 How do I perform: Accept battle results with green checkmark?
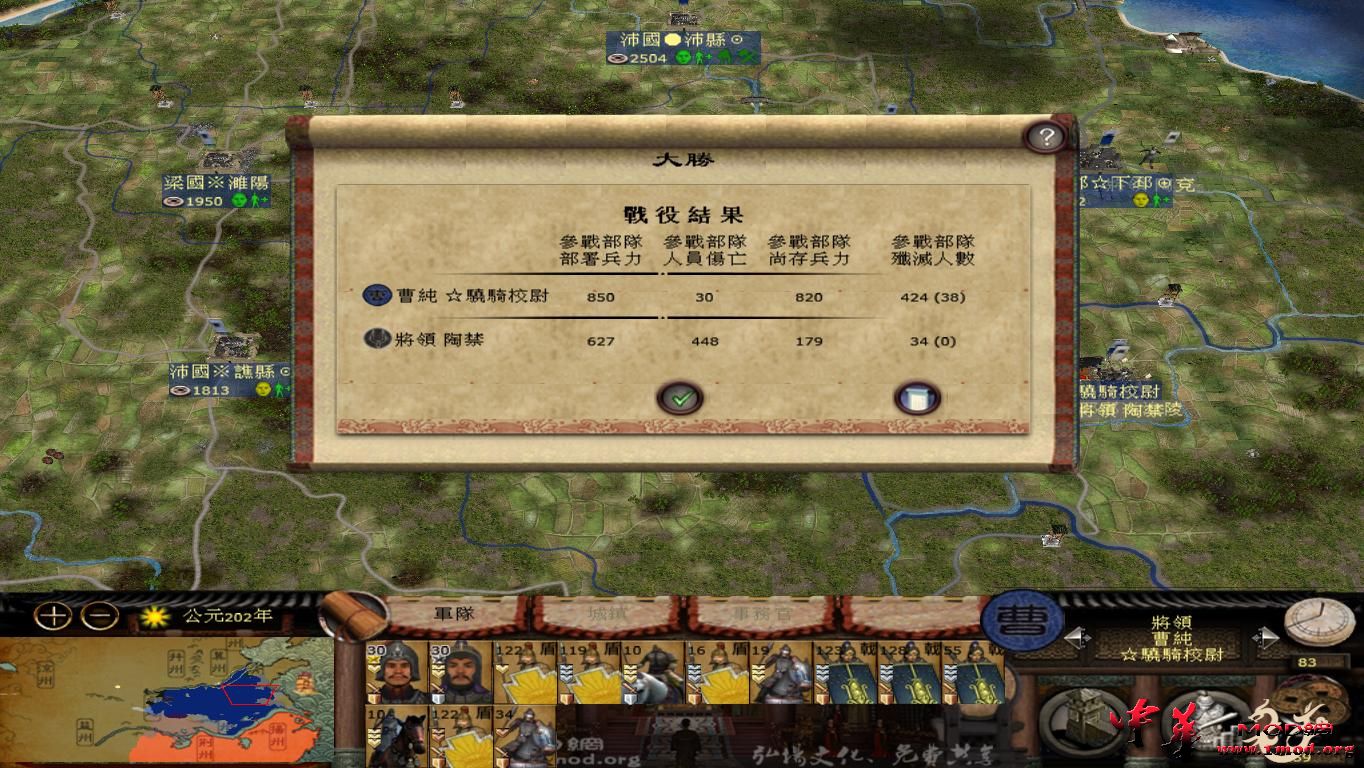coord(682,397)
